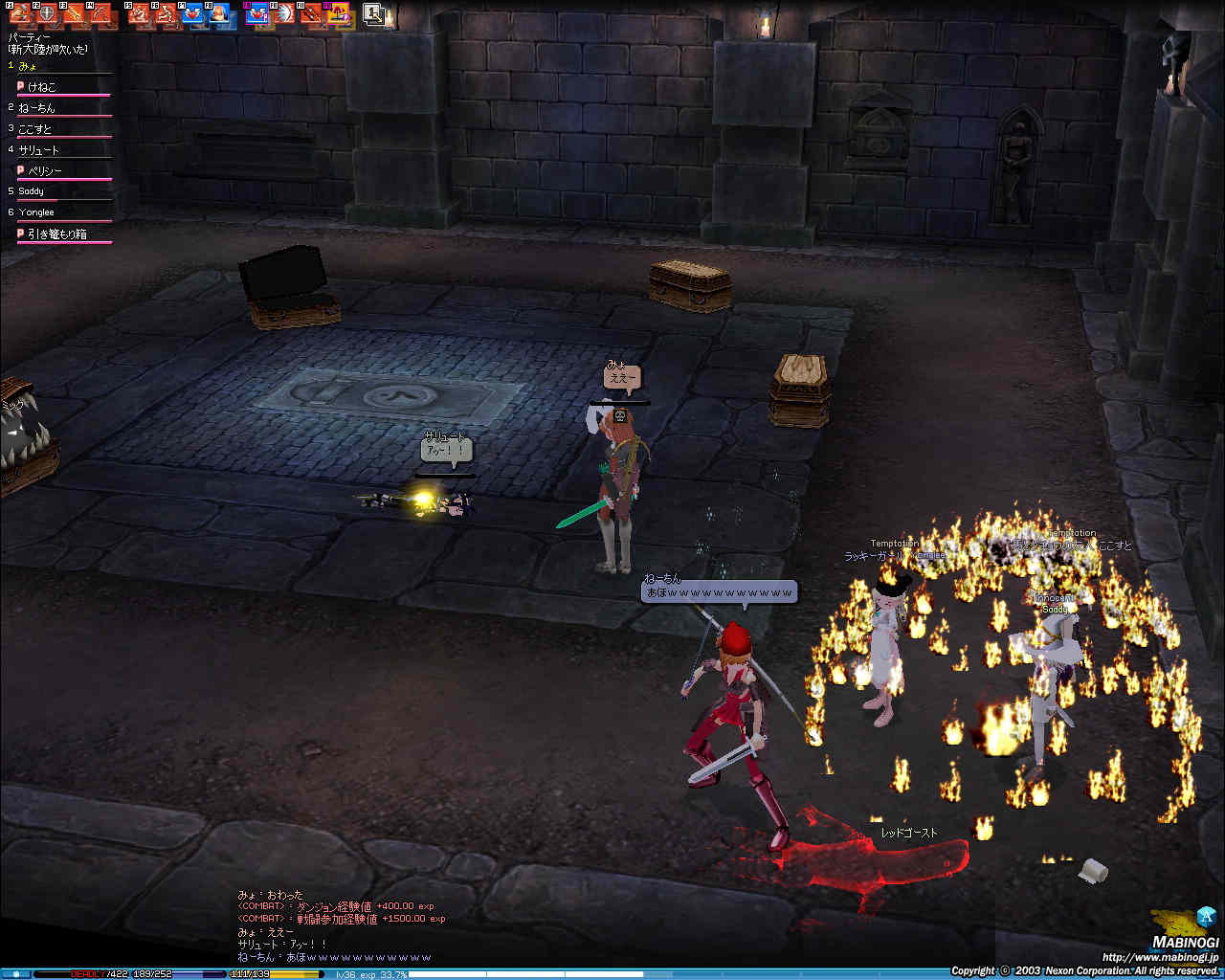Trigger the F10 white burst skill
The image size is (1225, 980).
click(284, 13)
